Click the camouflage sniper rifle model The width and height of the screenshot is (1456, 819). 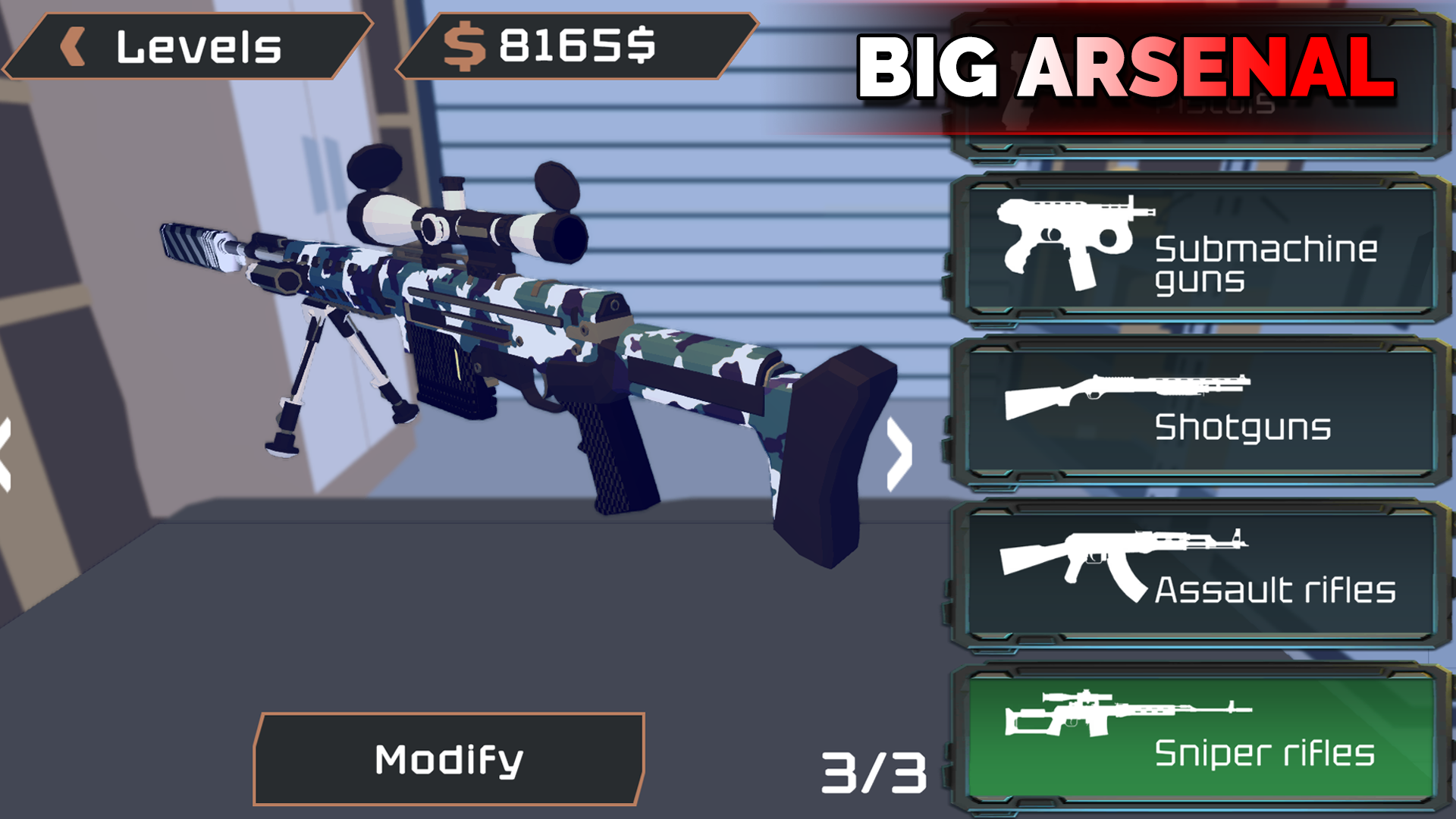[x=531, y=341]
